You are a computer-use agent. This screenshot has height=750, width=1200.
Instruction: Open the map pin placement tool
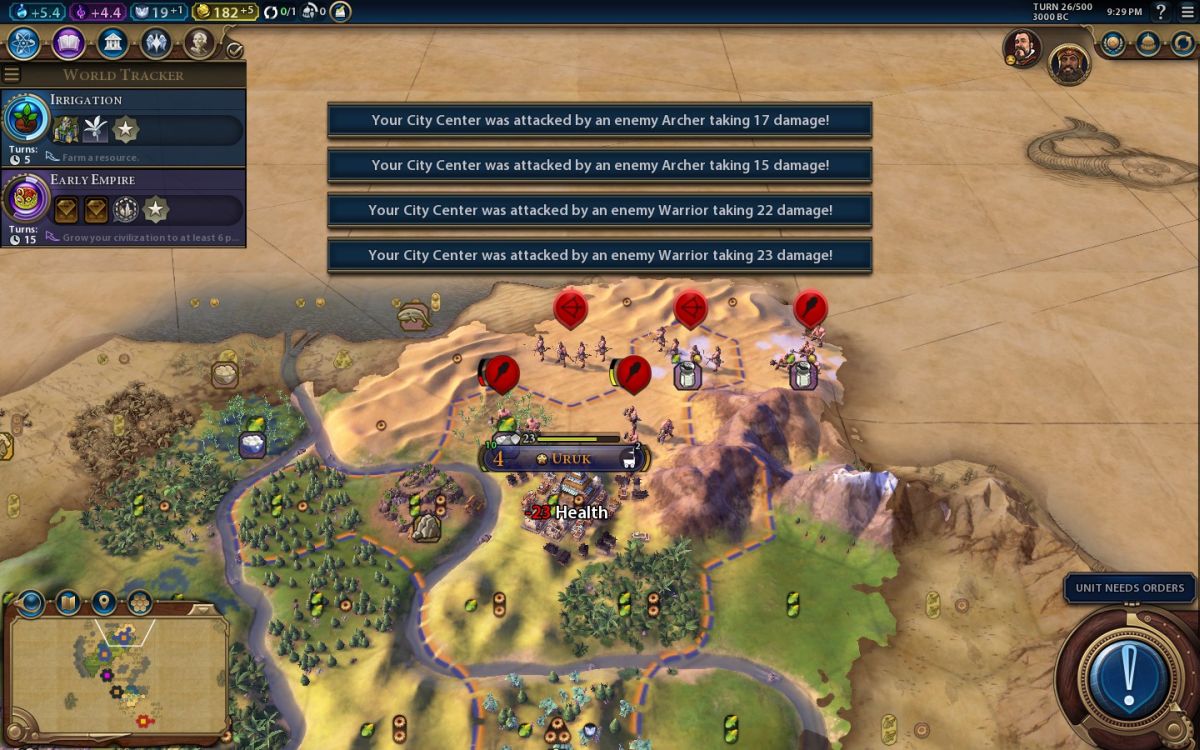pyautogui.click(x=104, y=603)
